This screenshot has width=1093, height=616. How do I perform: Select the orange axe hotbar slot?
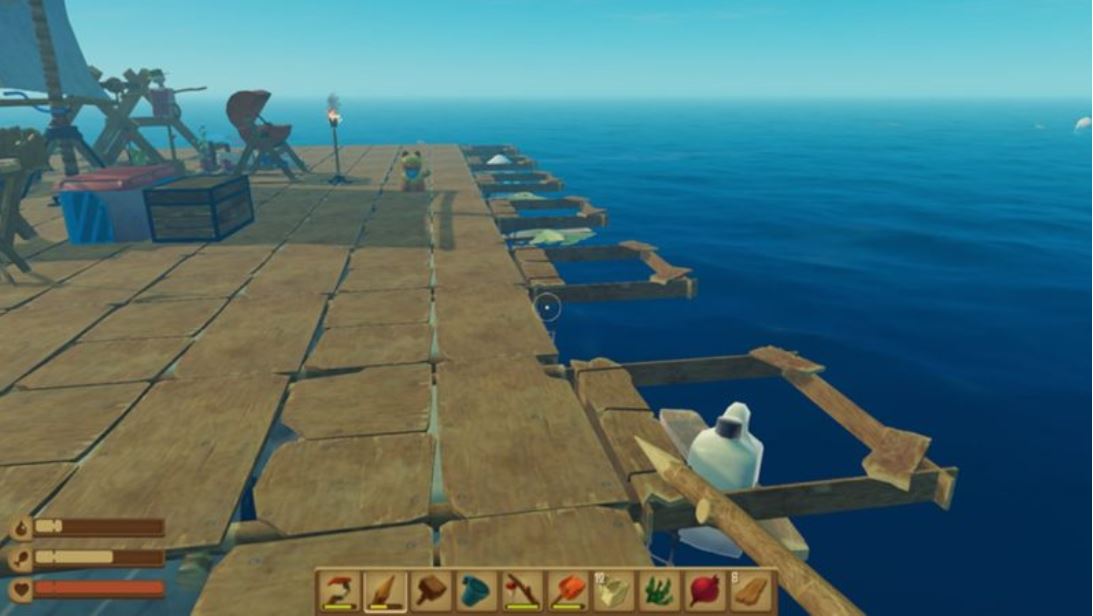[x=568, y=591]
